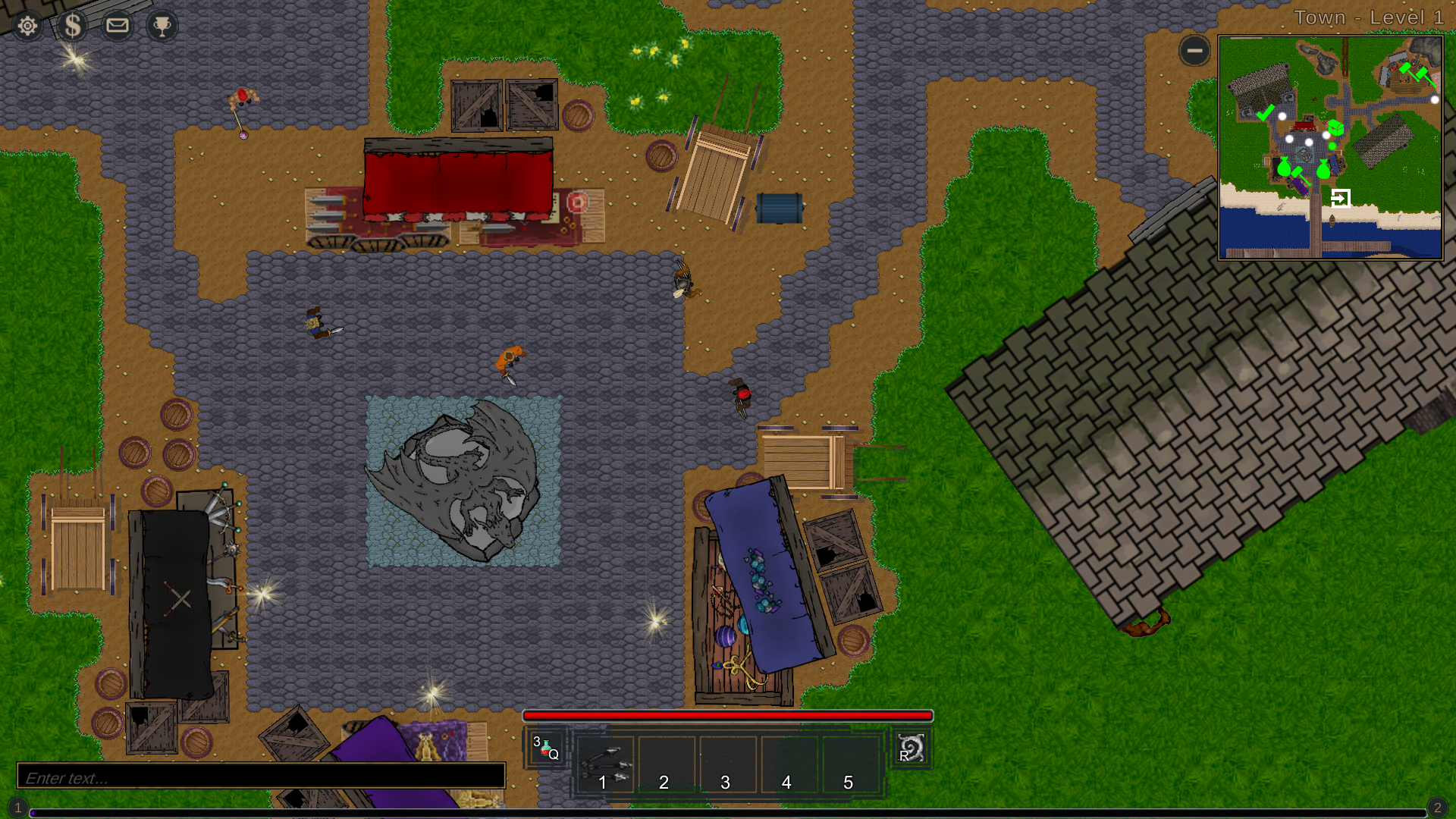Activate the R ability rune icon

click(x=911, y=747)
